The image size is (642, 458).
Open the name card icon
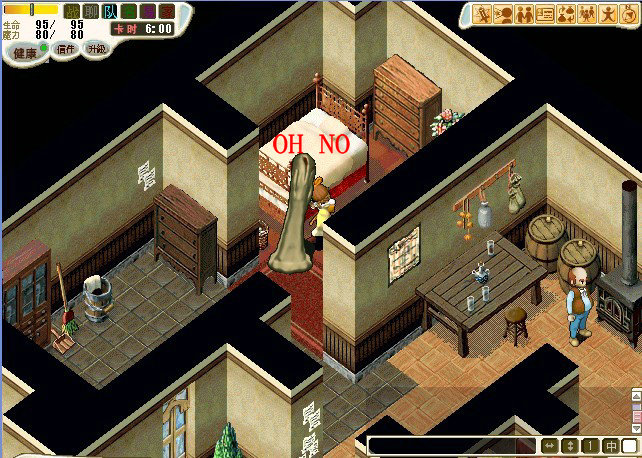tap(545, 14)
